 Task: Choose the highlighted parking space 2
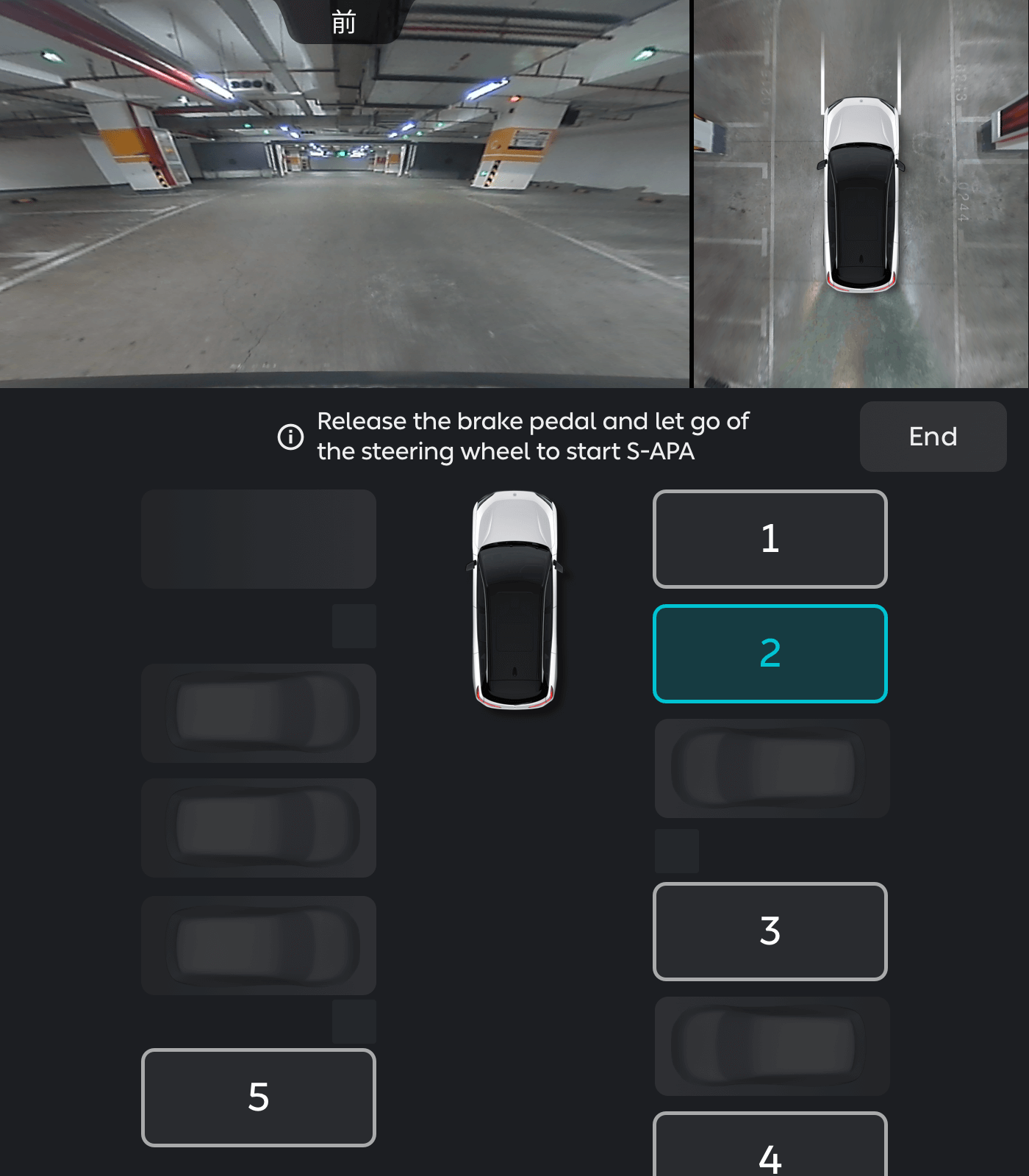770,653
